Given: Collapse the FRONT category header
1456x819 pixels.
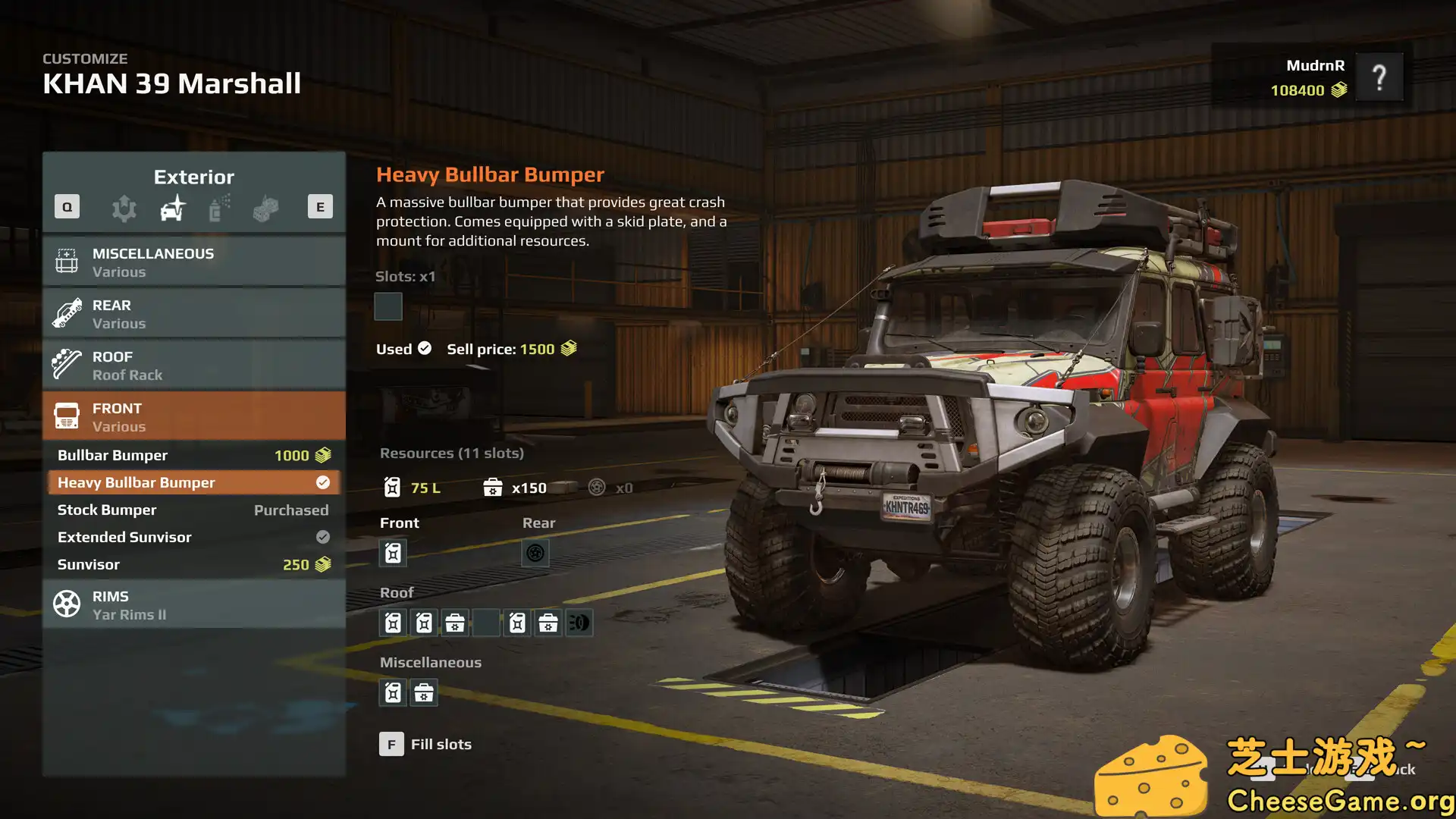Looking at the screenshot, I should pos(194,416).
